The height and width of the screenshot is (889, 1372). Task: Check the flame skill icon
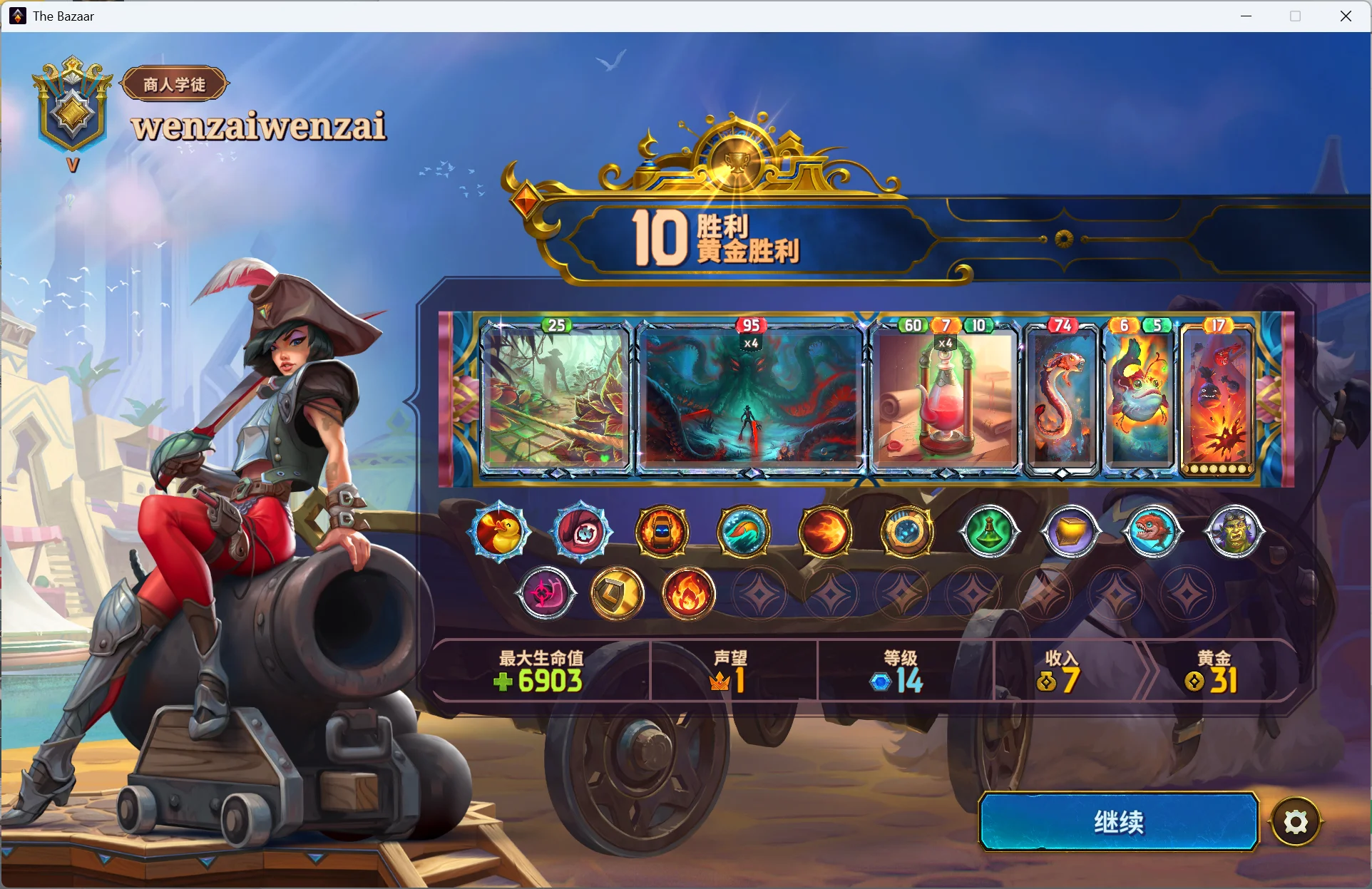tap(688, 594)
